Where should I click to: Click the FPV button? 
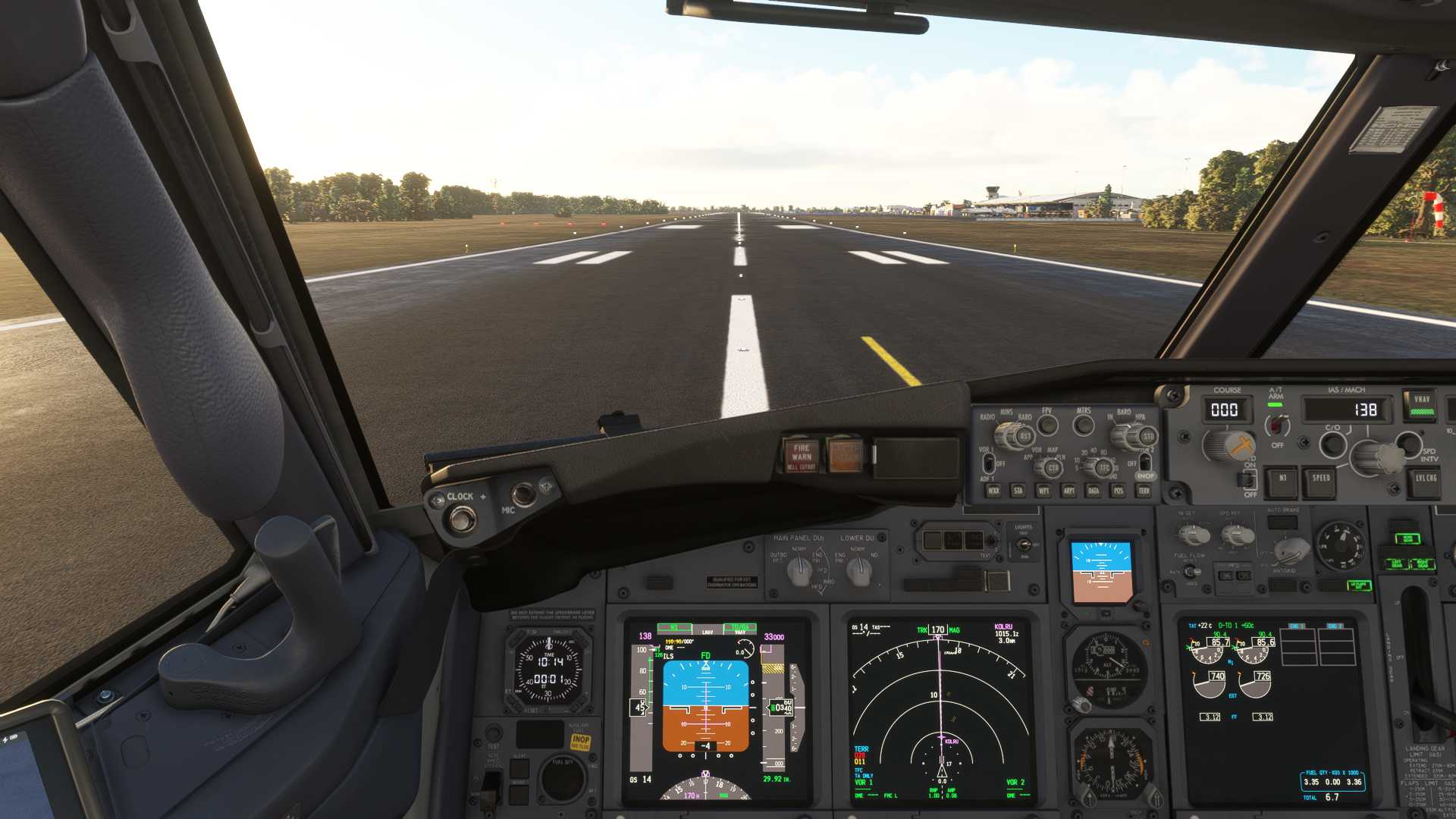1047,425
